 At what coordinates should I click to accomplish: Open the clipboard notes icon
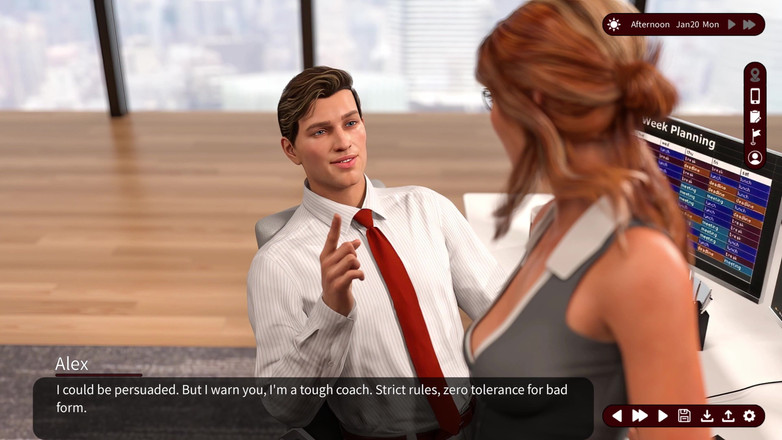pyautogui.click(x=755, y=117)
